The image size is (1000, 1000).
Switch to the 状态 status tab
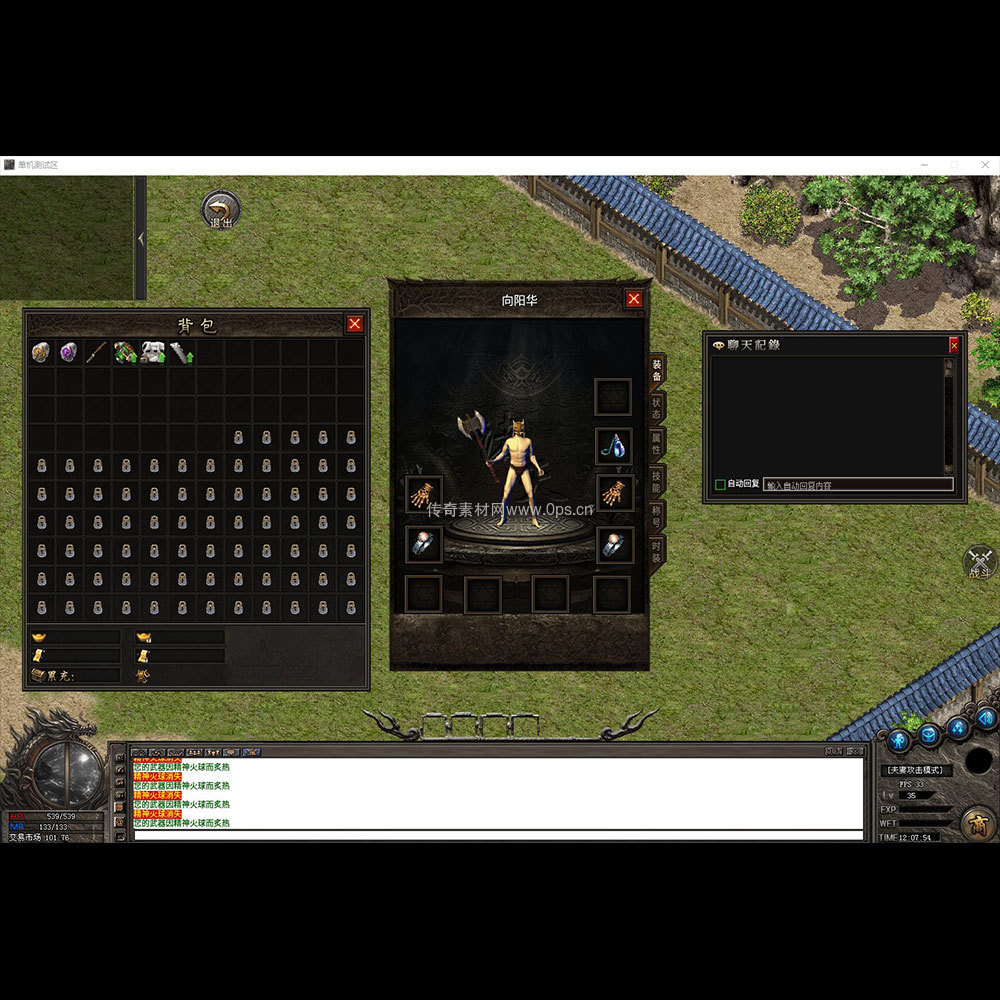pos(656,408)
